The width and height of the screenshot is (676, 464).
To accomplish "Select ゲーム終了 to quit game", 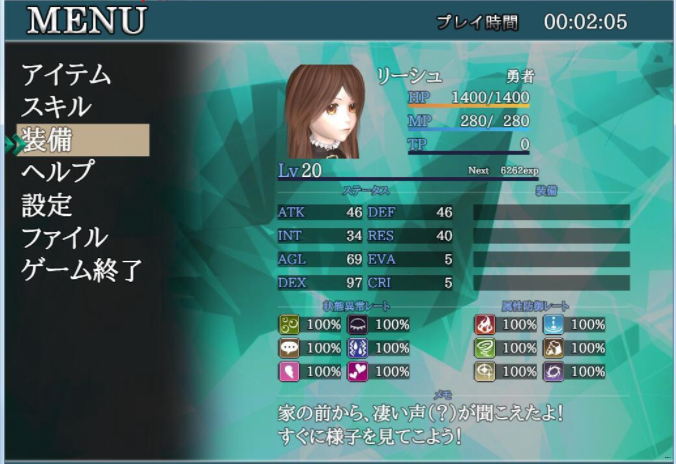I will [x=82, y=270].
